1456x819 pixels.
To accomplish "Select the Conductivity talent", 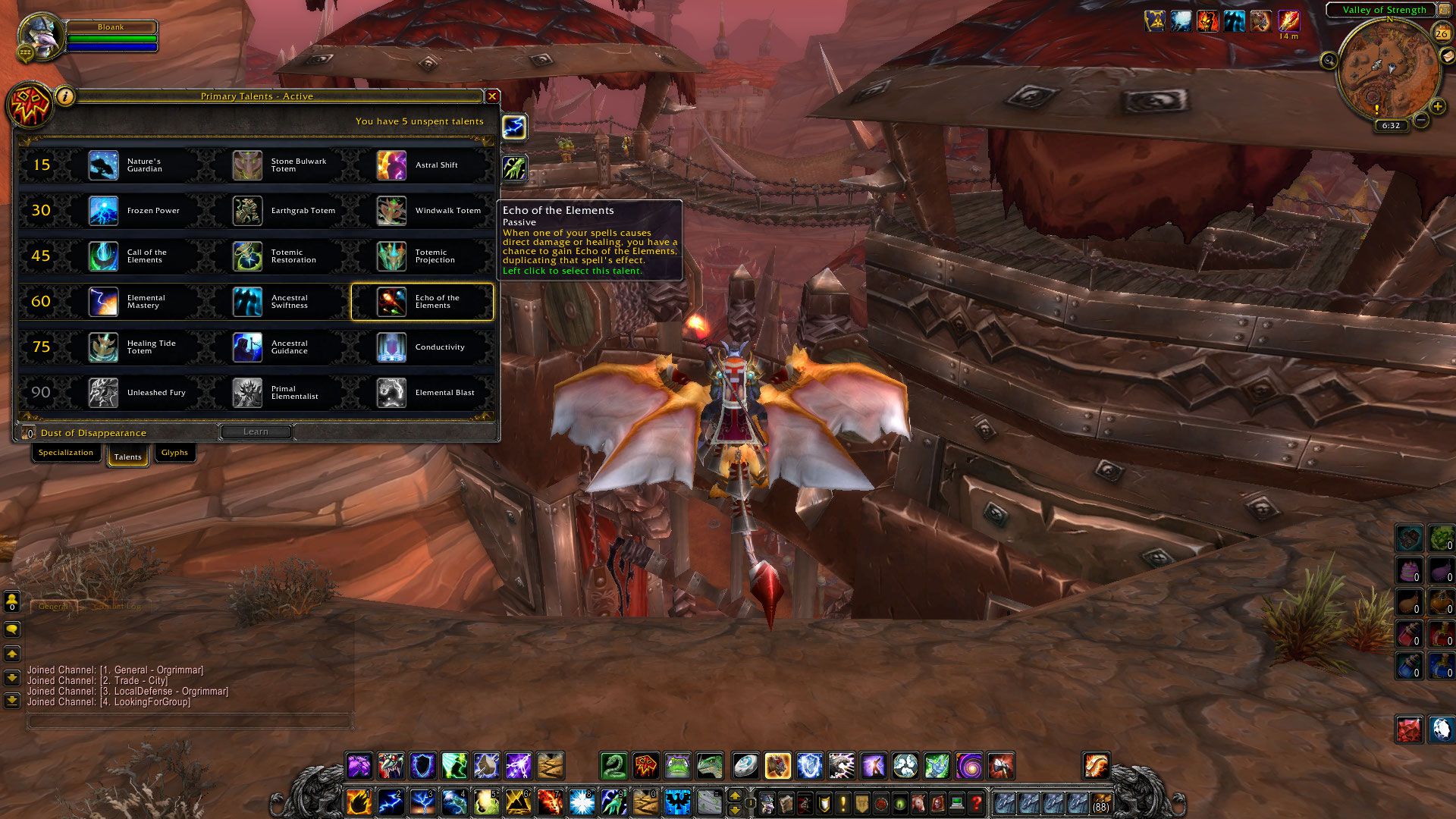I will point(392,347).
